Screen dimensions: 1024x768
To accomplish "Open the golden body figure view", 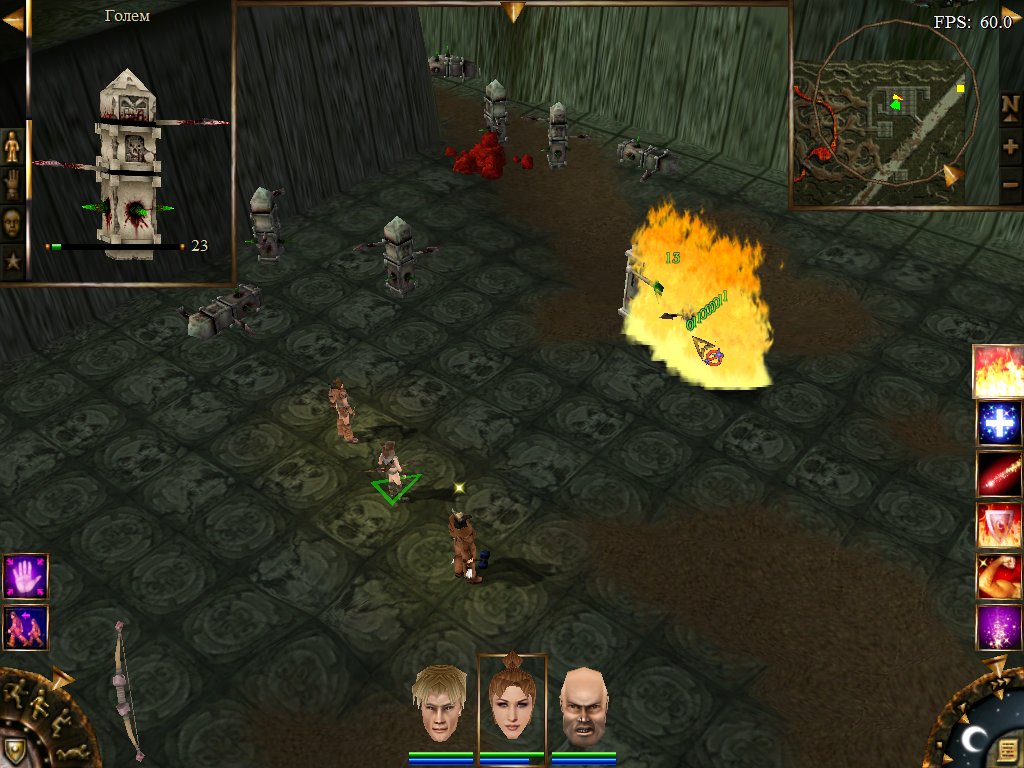I will 12,146.
